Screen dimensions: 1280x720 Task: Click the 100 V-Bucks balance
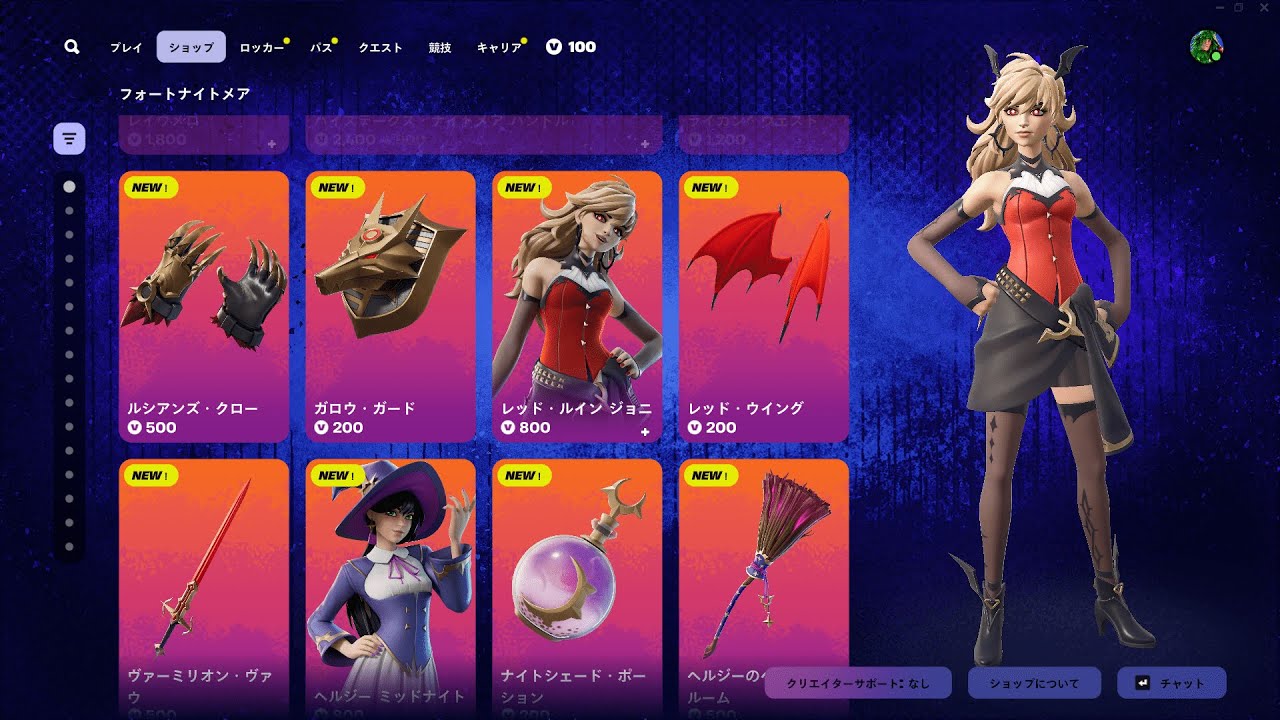point(571,47)
